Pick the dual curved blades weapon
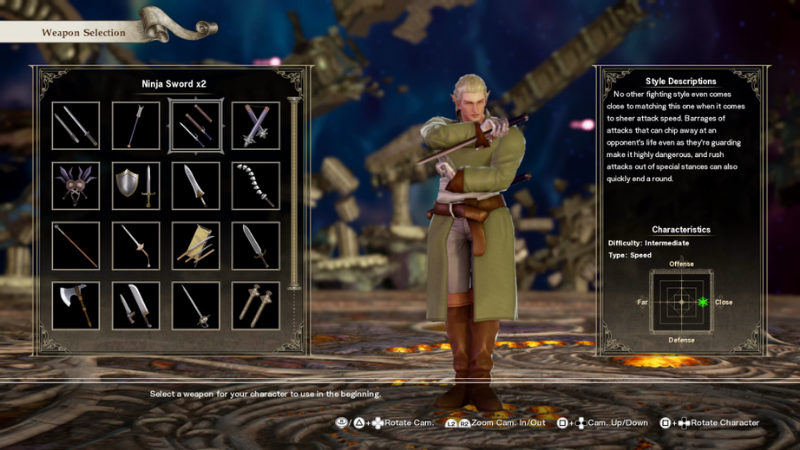 [x=136, y=306]
